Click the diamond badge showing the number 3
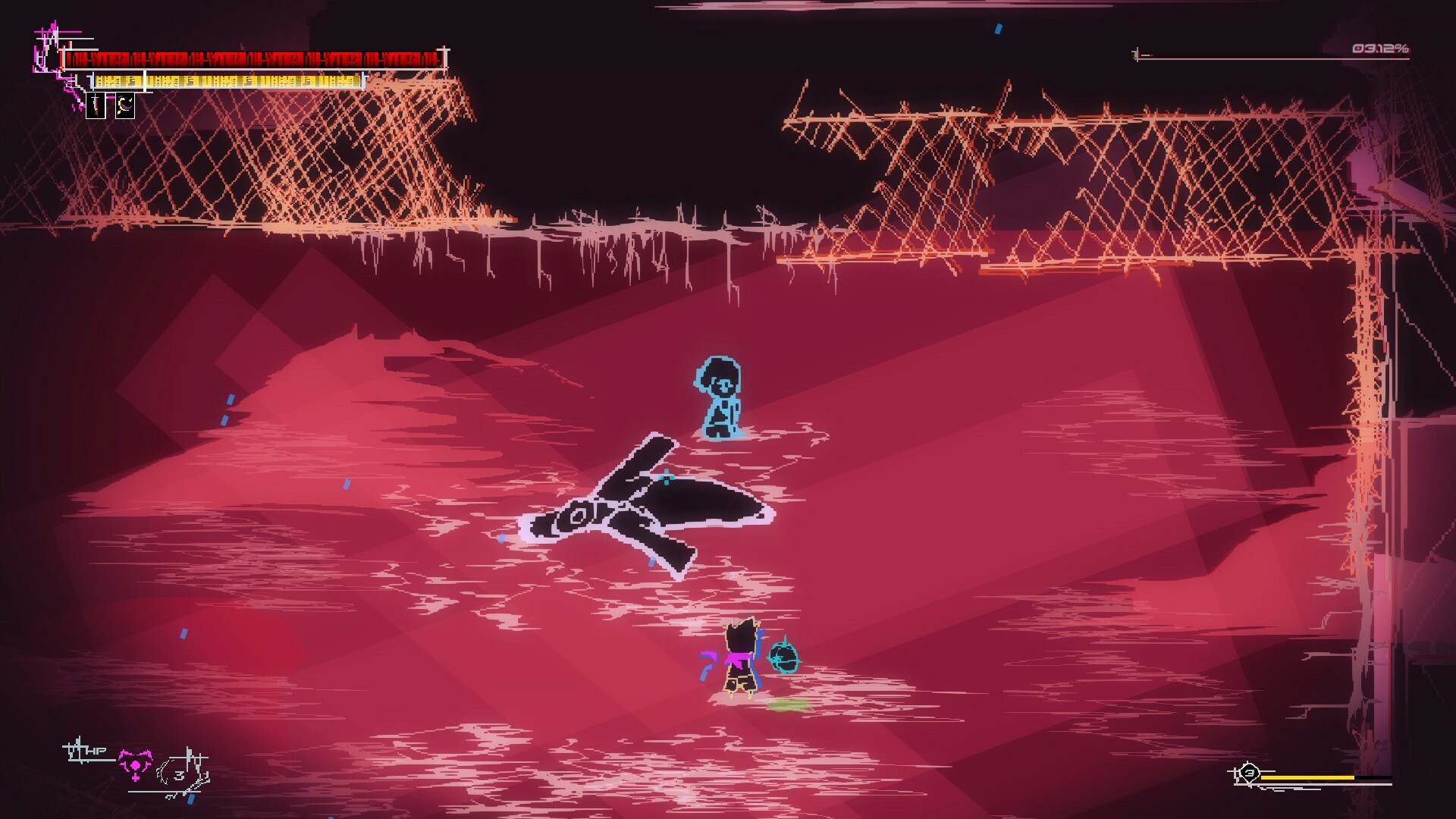Screen dimensions: 1456x819 click(x=1250, y=773)
